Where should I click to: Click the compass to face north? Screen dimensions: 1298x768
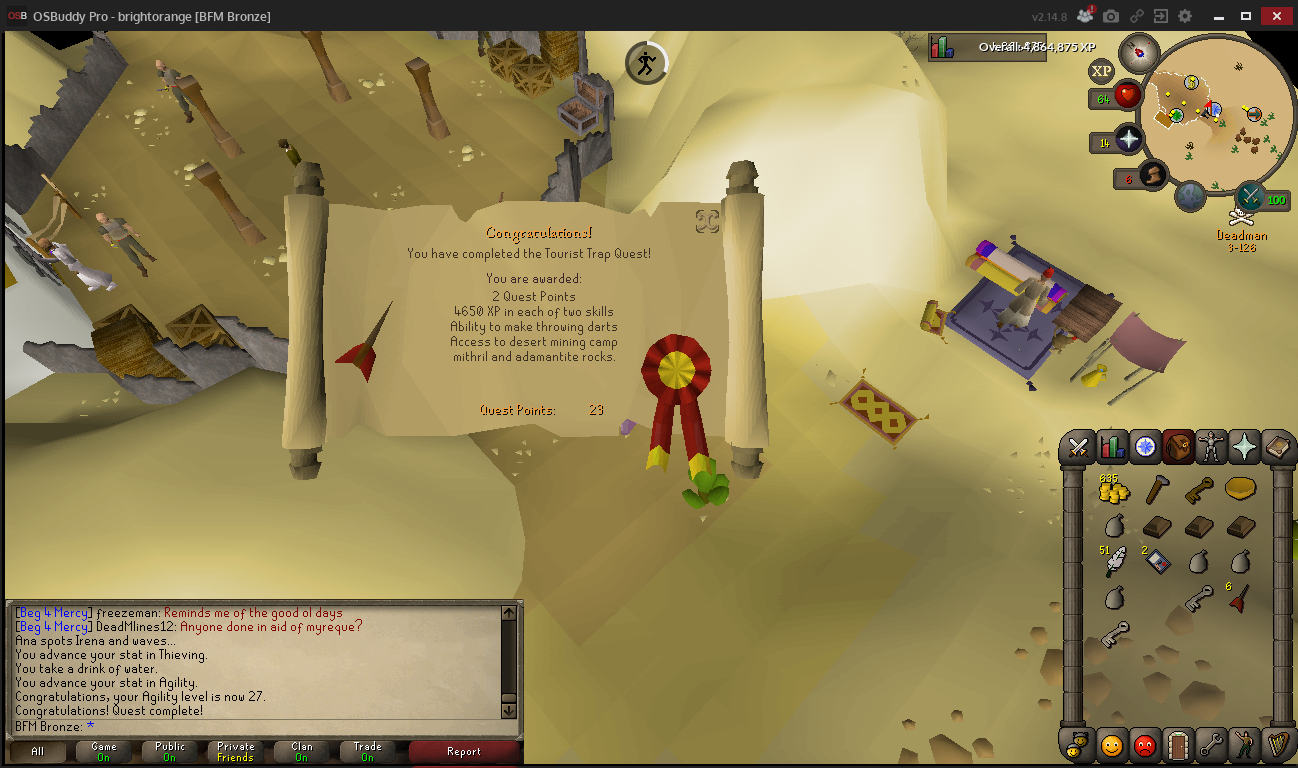(1138, 51)
